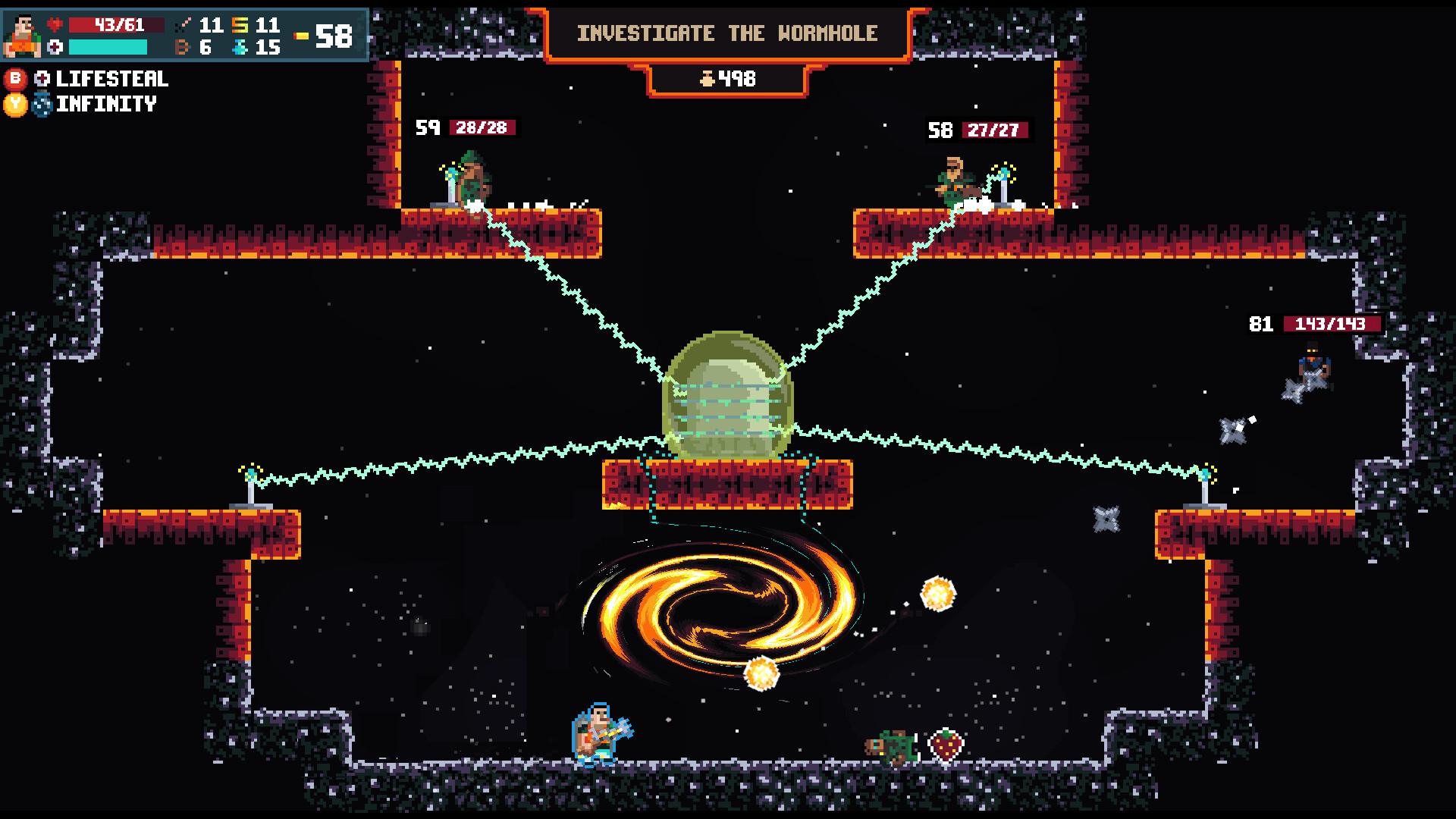
Task: Select the pink arrow attack stat icon
Action: pos(184,25)
